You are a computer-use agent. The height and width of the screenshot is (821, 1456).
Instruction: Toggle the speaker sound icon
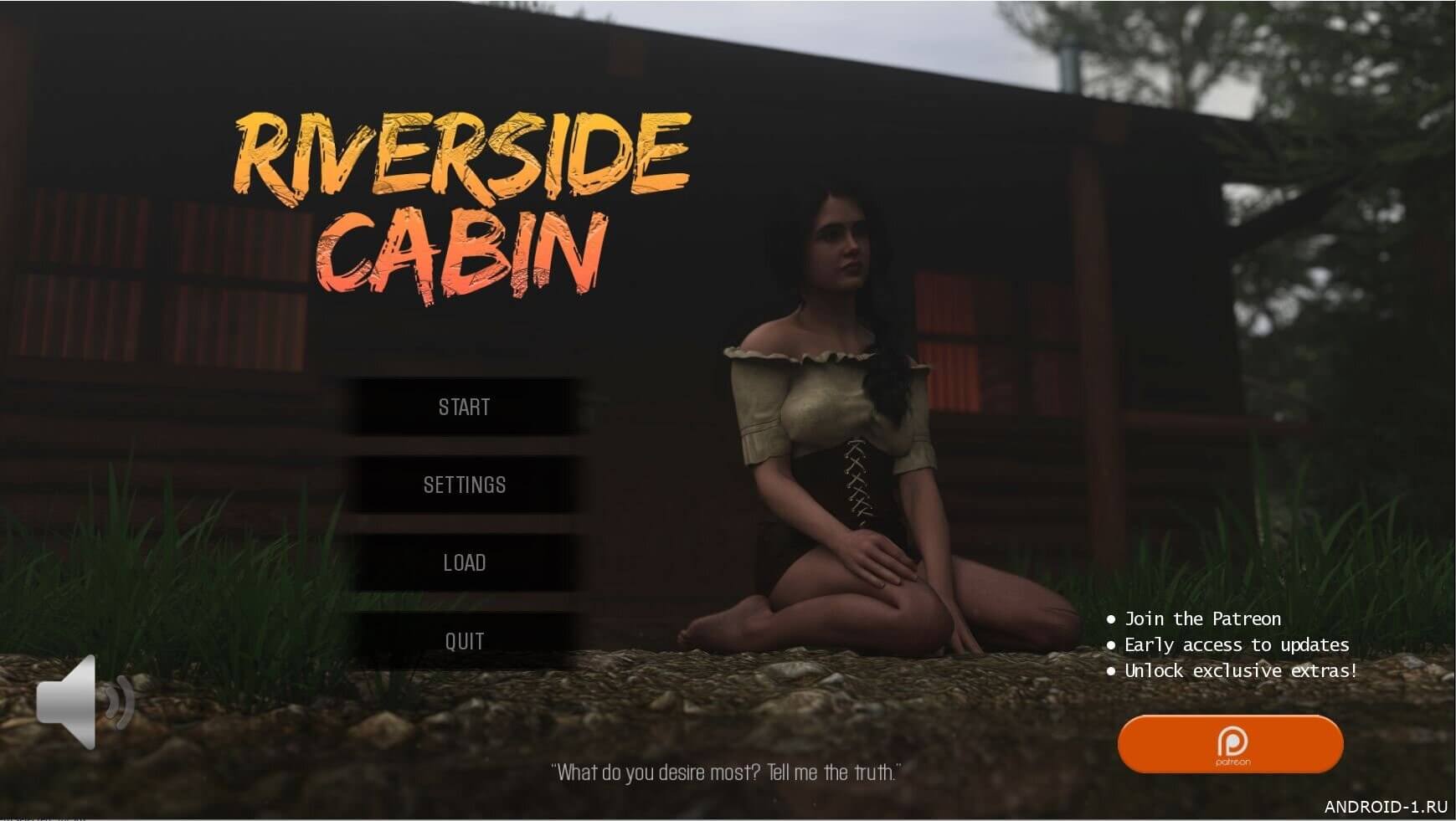[x=82, y=701]
